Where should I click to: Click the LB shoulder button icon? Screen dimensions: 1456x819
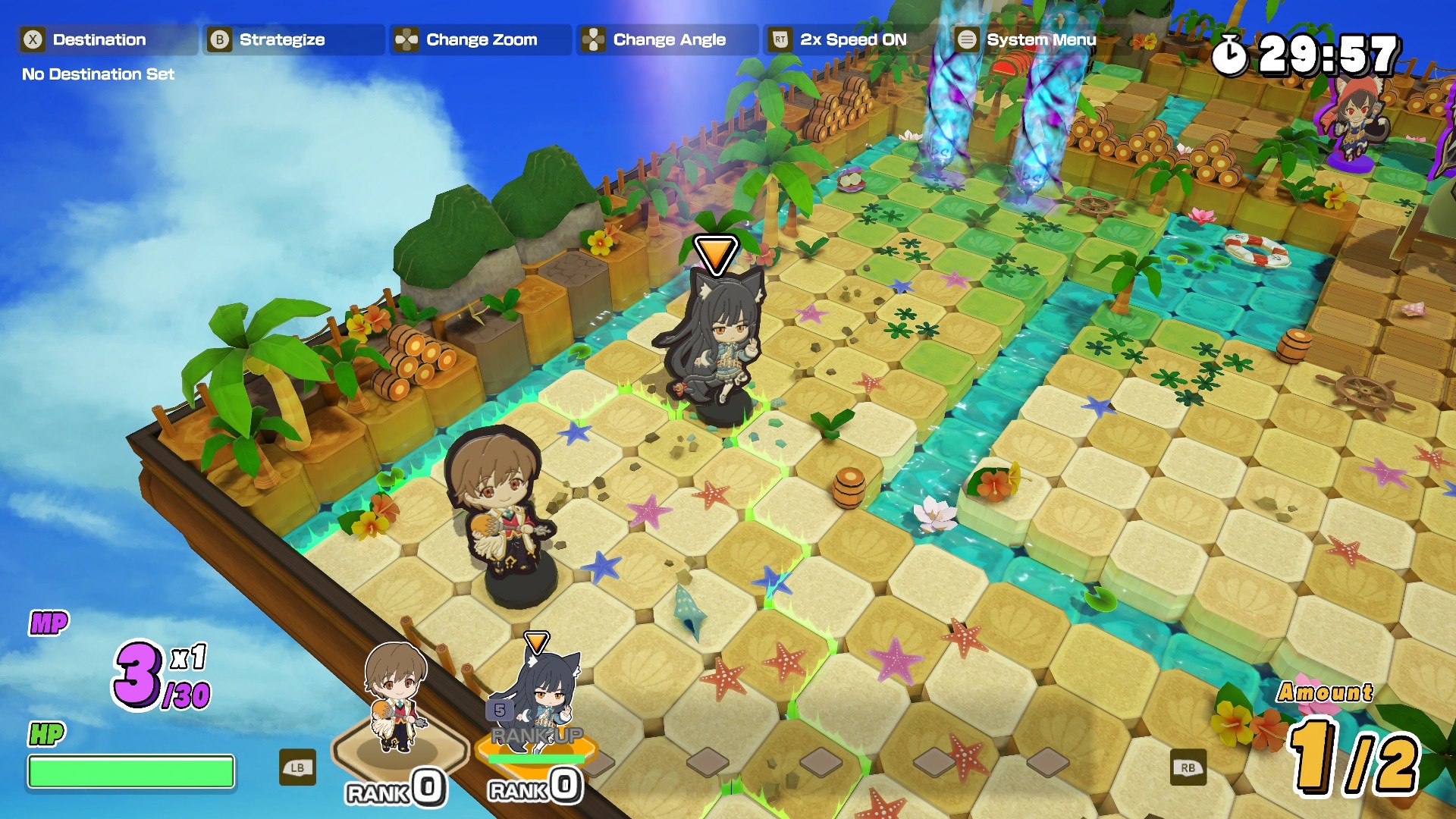click(299, 767)
